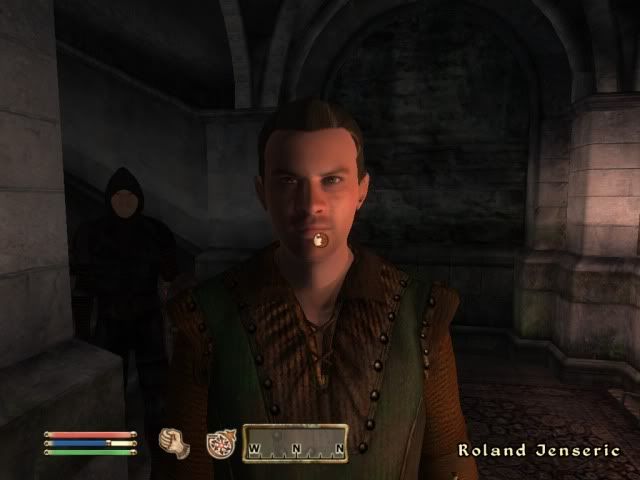This screenshot has height=480, width=640.
Task: Click the compass bar
Action: (x=295, y=443)
